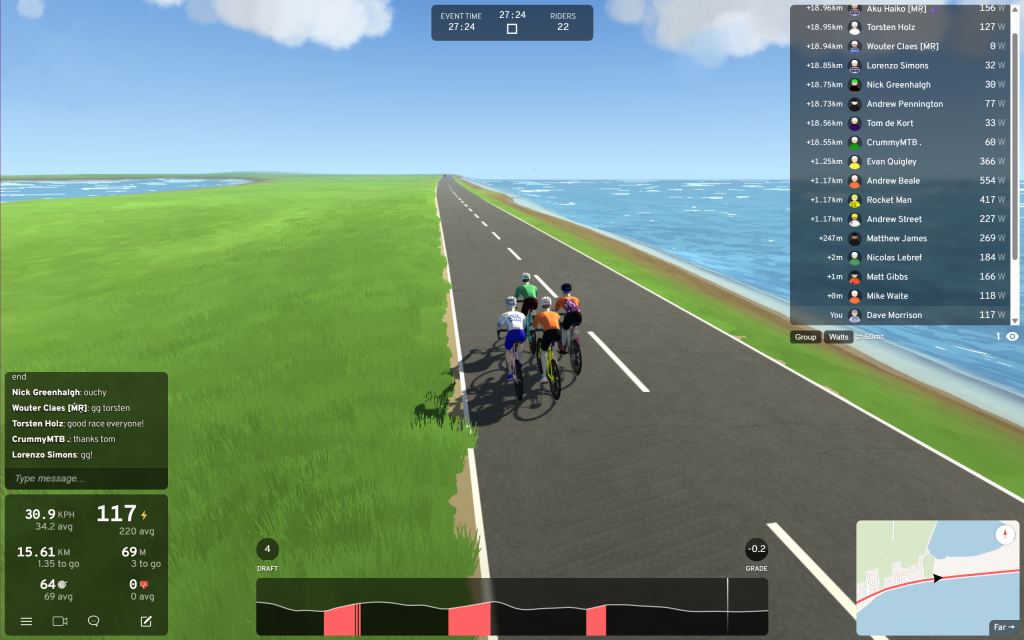Click the minimap compass
The height and width of the screenshot is (640, 1024).
coord(1005,535)
